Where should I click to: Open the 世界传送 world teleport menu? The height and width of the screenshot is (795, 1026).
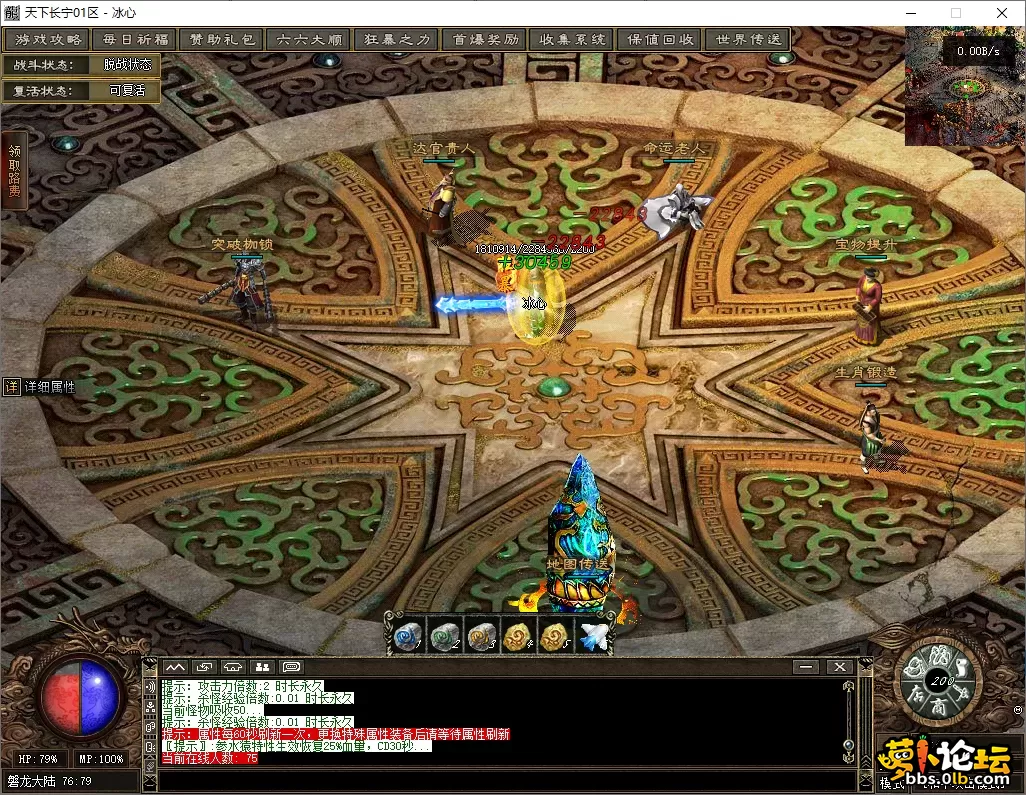point(746,40)
